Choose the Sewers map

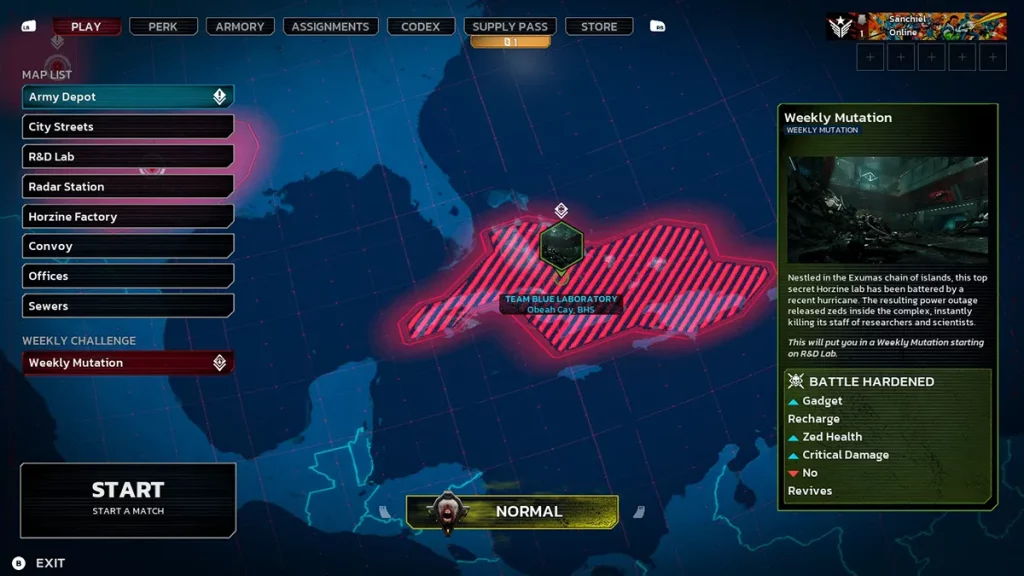[128, 306]
